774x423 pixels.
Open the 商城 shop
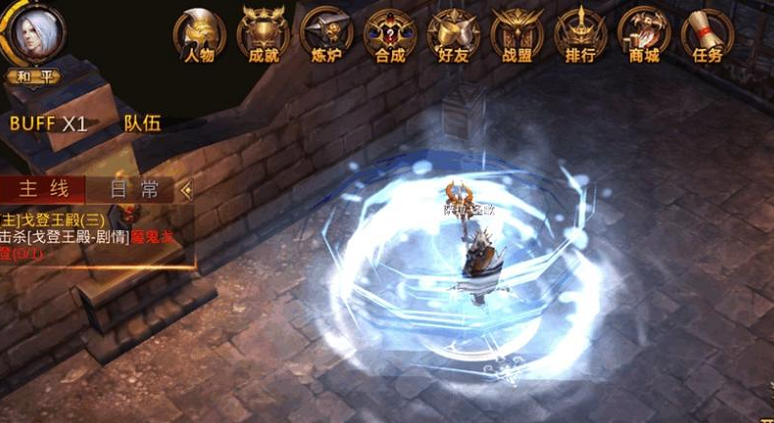click(644, 36)
